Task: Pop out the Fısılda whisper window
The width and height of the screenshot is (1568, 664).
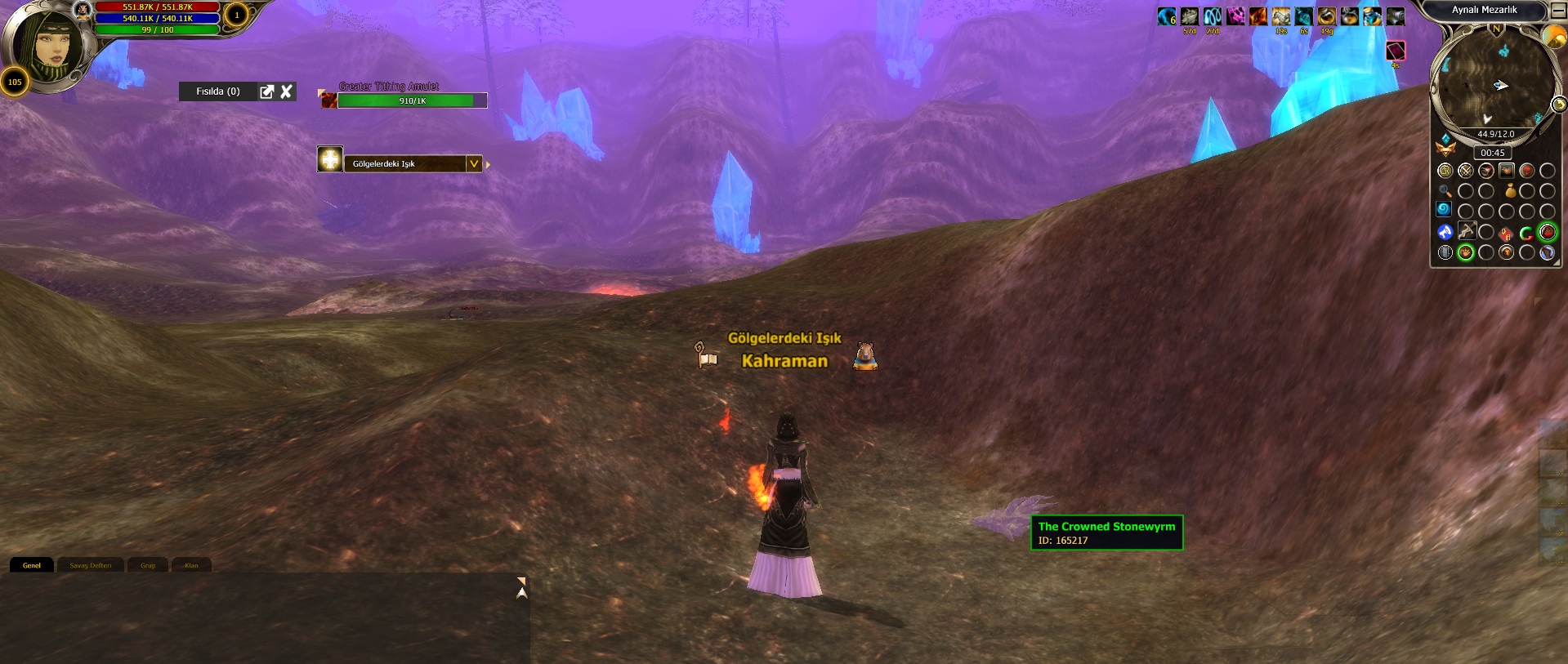Action: pyautogui.click(x=266, y=91)
